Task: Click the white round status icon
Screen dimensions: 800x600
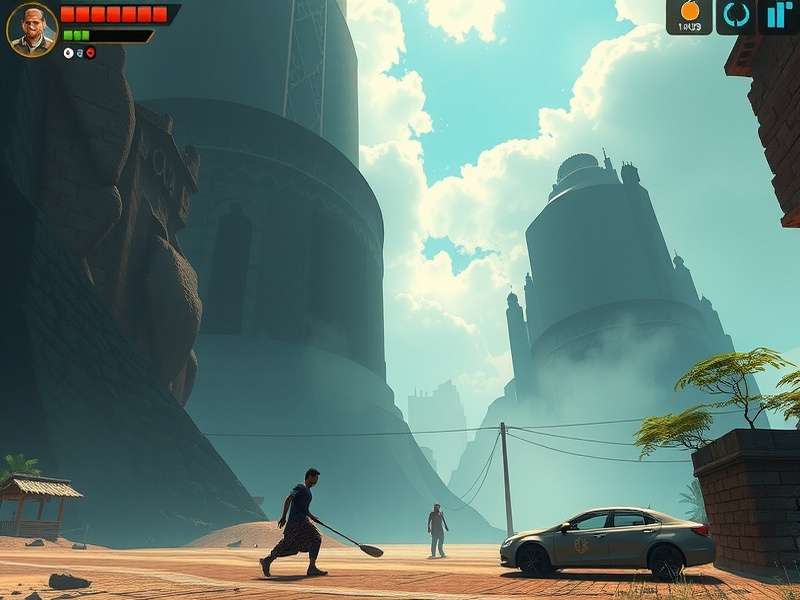Action: coord(68,52)
